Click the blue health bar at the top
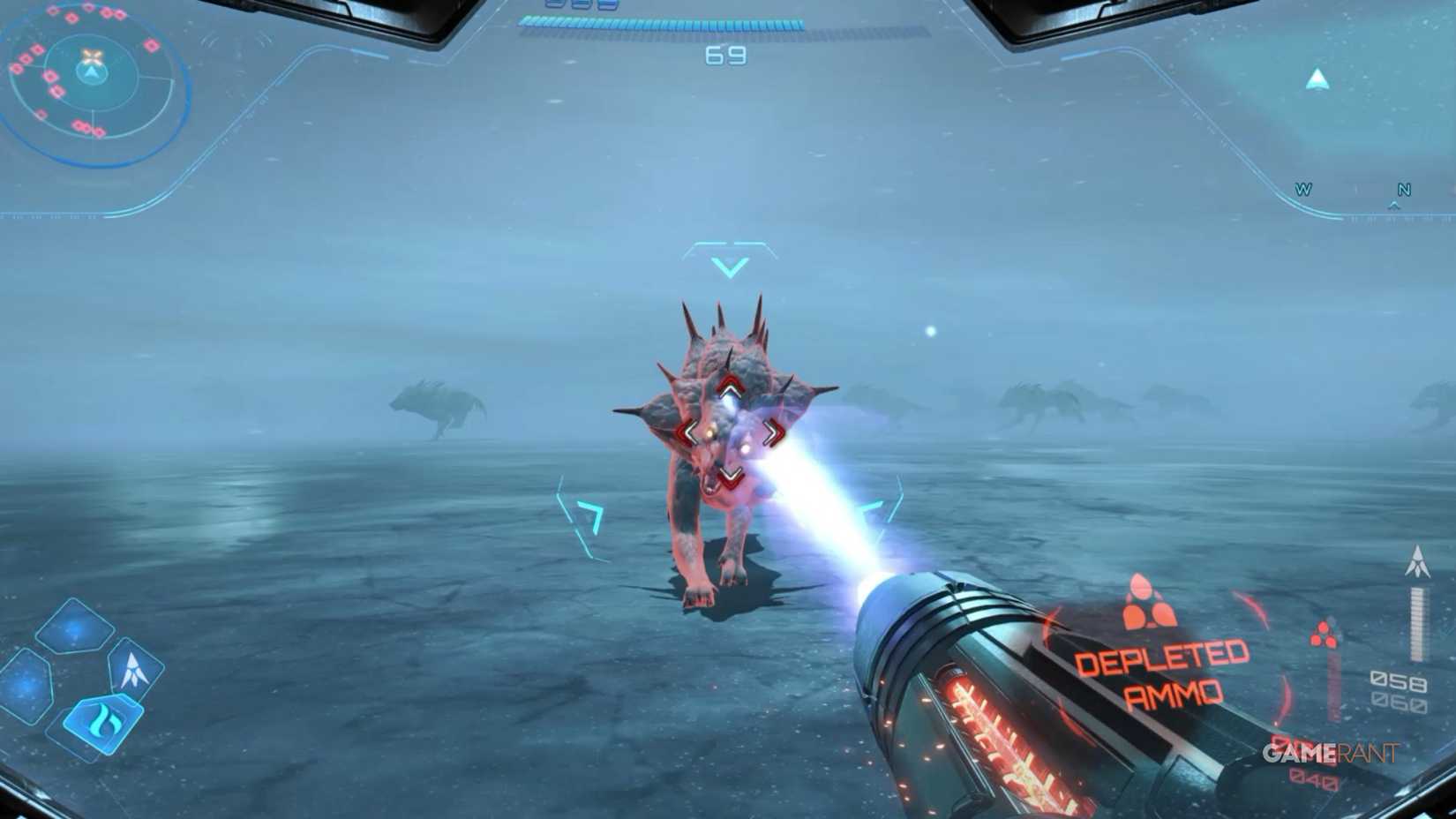1456x819 pixels. (662, 23)
